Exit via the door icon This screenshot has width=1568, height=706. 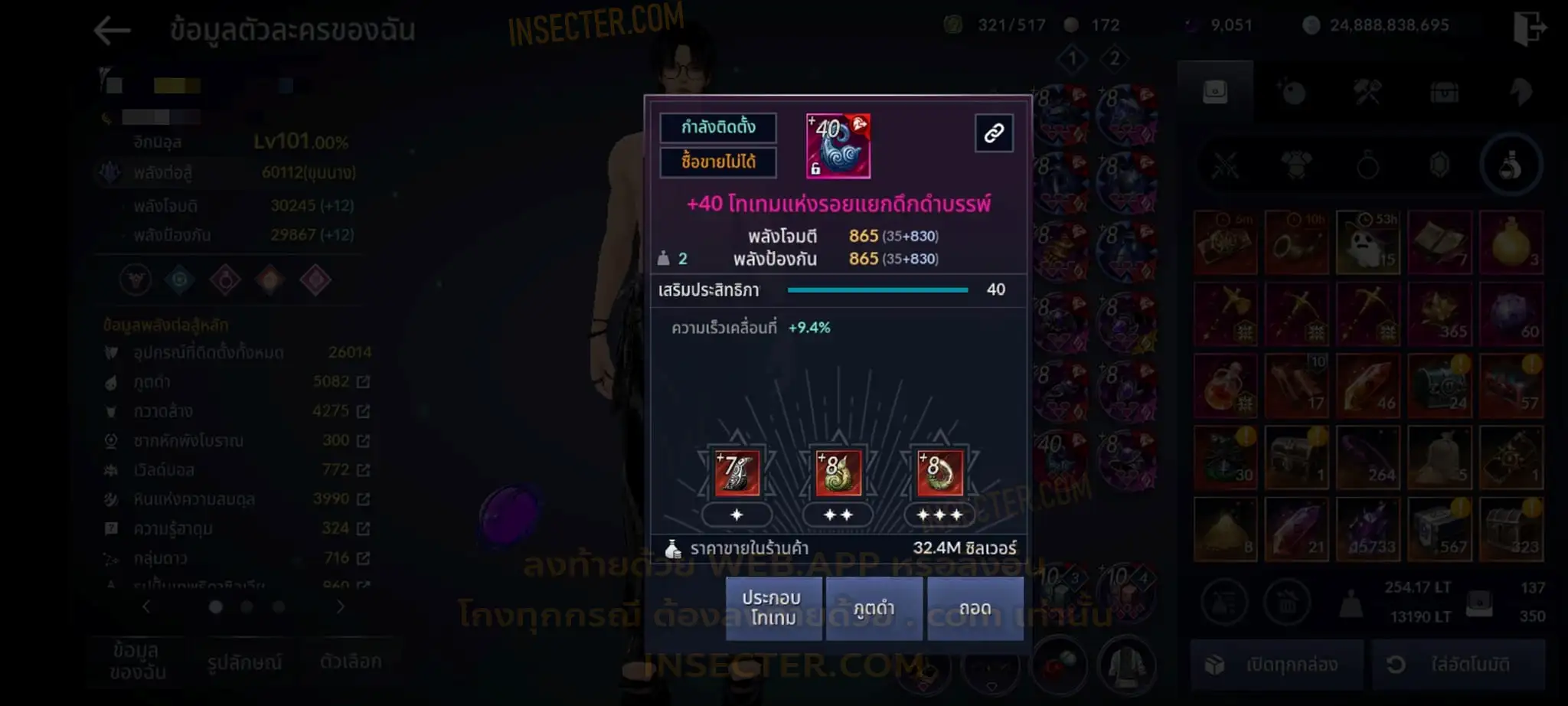pos(1529,28)
